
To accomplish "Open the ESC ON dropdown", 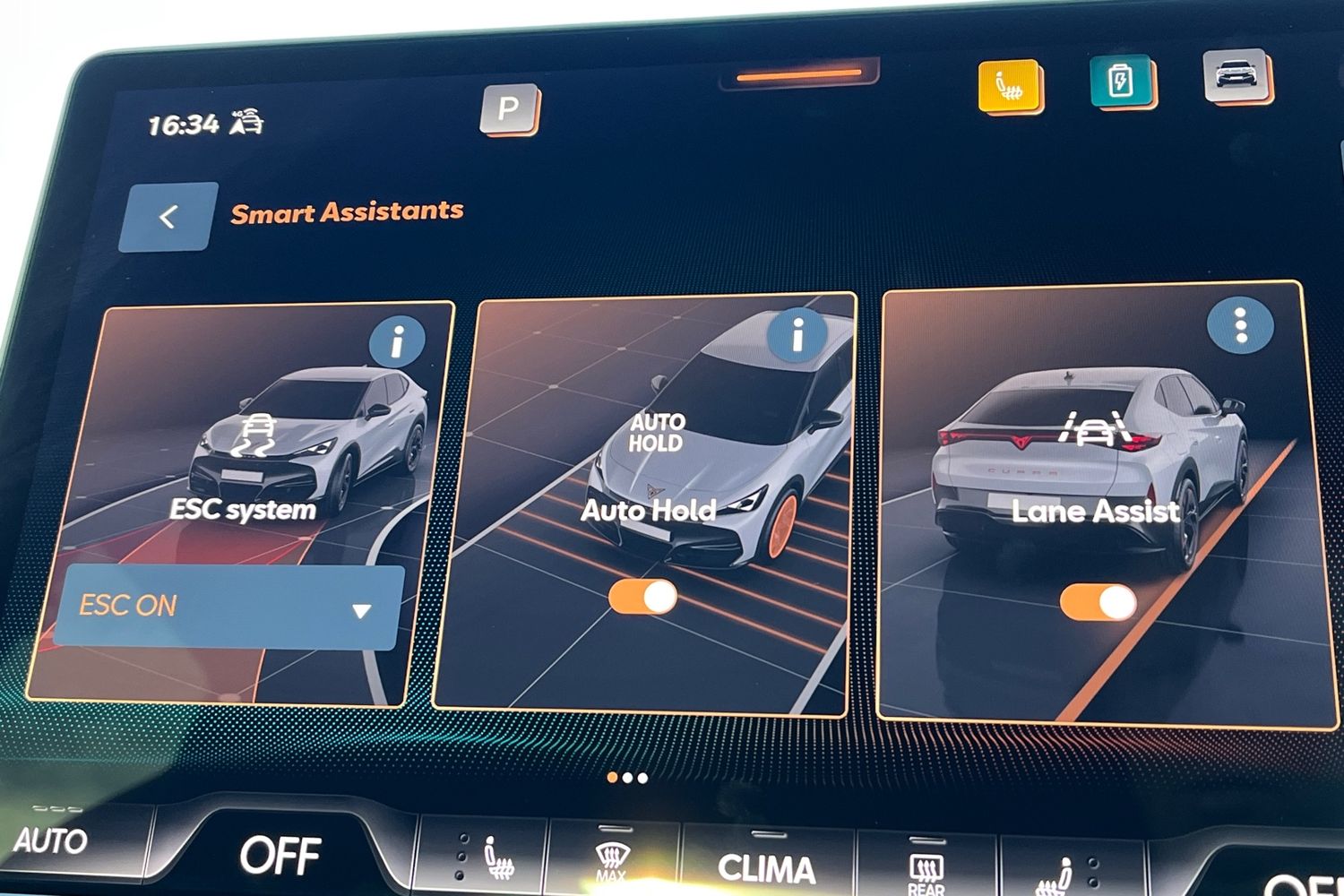I will (x=228, y=607).
